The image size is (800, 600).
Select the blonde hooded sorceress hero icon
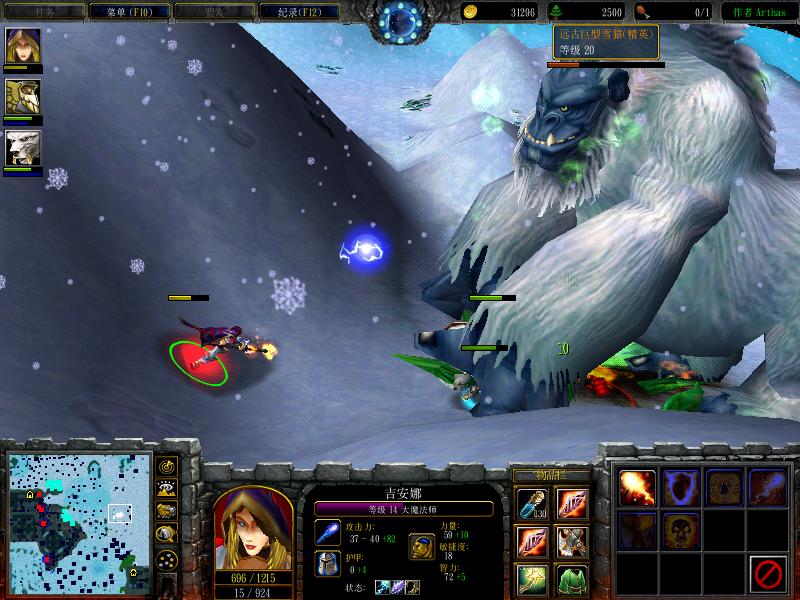pos(21,45)
